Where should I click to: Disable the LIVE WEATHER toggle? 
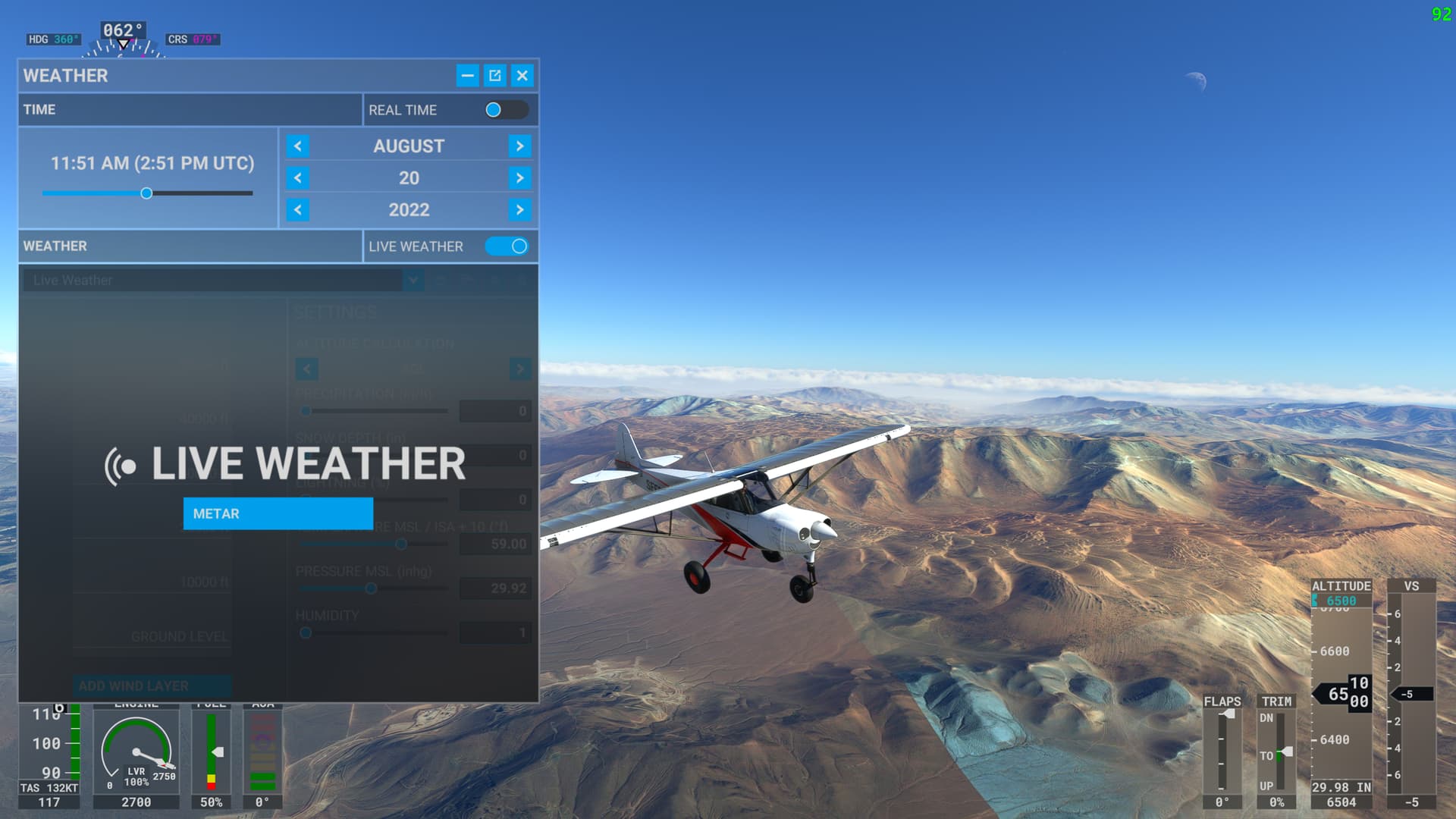click(x=507, y=246)
